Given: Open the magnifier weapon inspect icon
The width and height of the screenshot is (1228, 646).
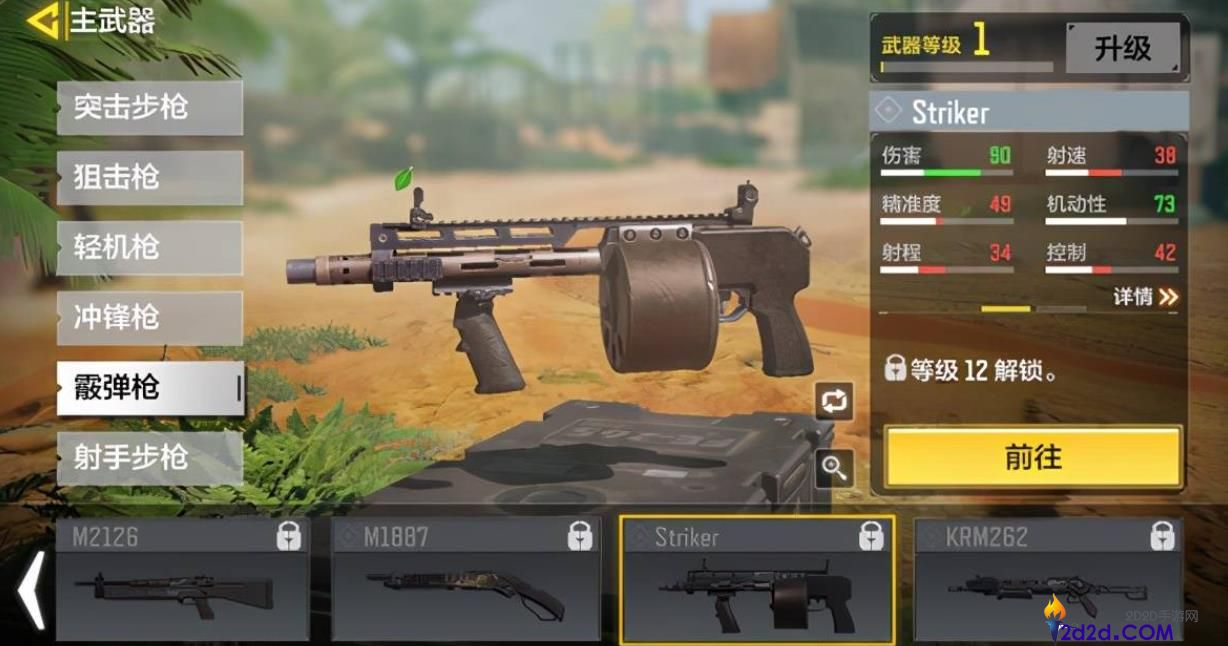Looking at the screenshot, I should 834,467.
